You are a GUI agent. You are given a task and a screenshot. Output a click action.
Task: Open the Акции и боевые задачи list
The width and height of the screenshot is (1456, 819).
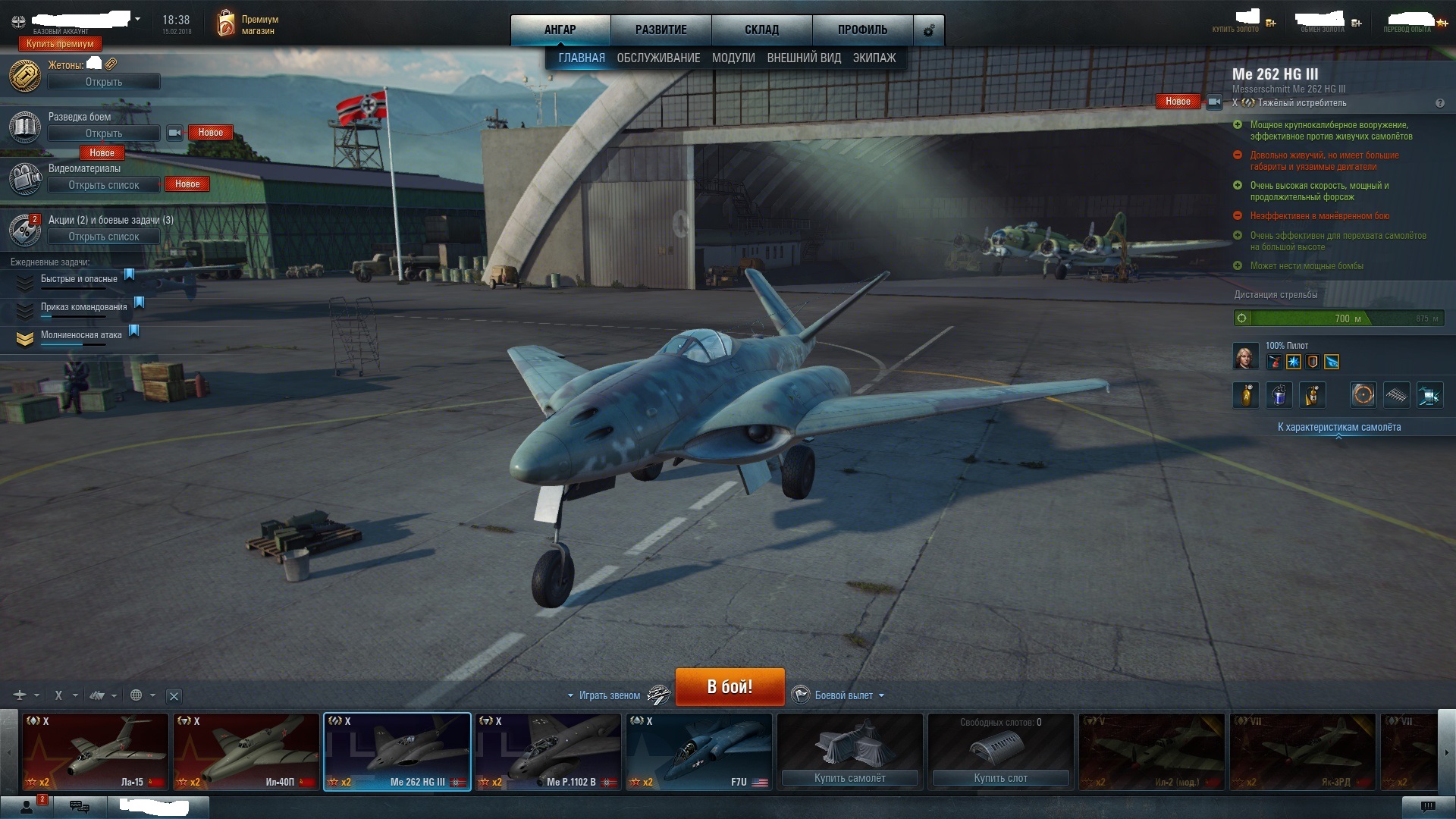pos(104,237)
